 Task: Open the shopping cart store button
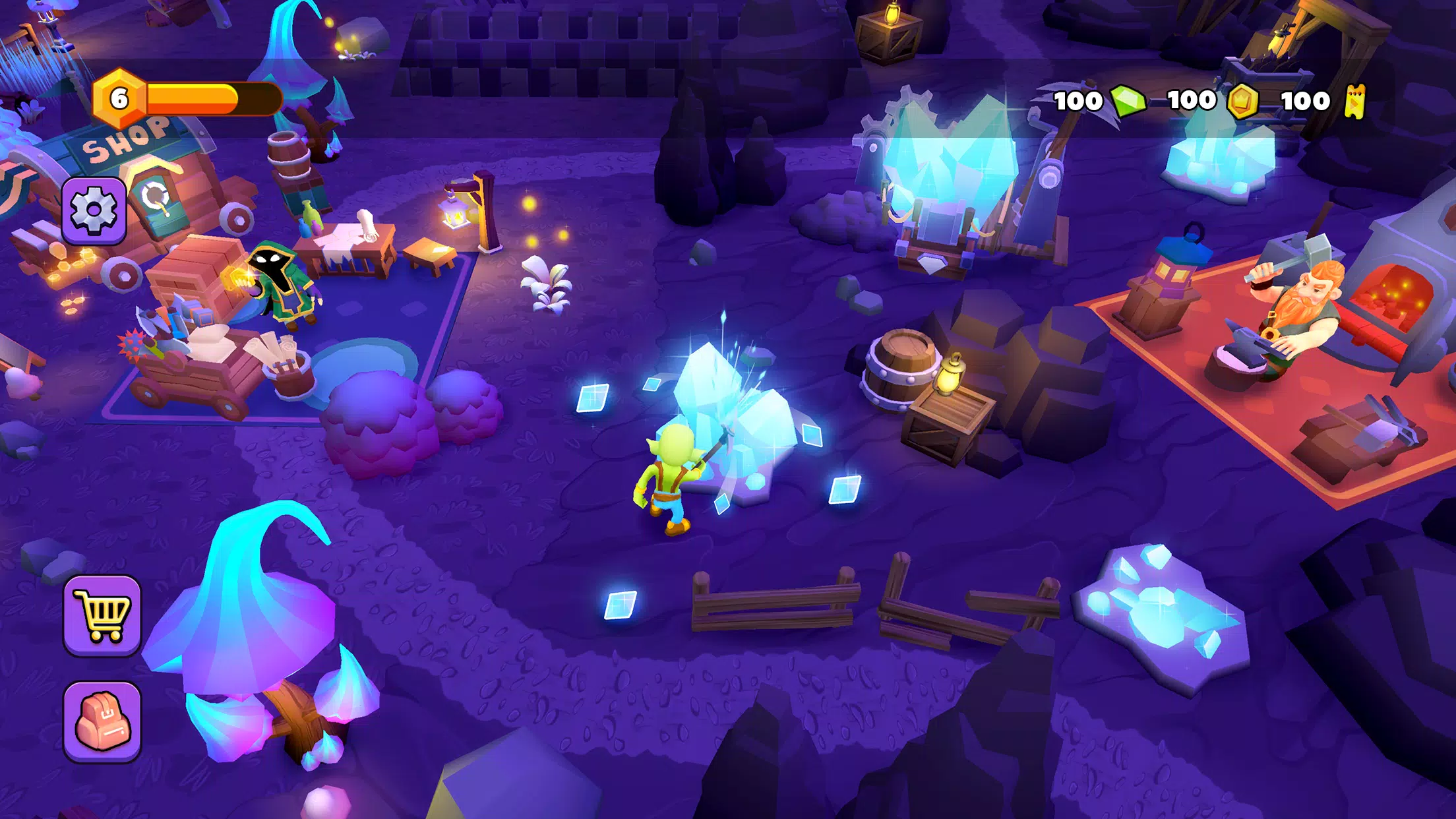pyautogui.click(x=102, y=615)
